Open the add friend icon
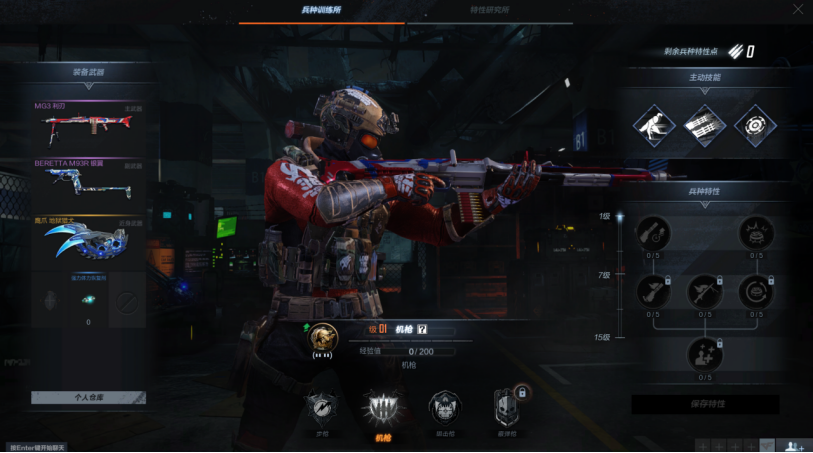 tap(794, 446)
